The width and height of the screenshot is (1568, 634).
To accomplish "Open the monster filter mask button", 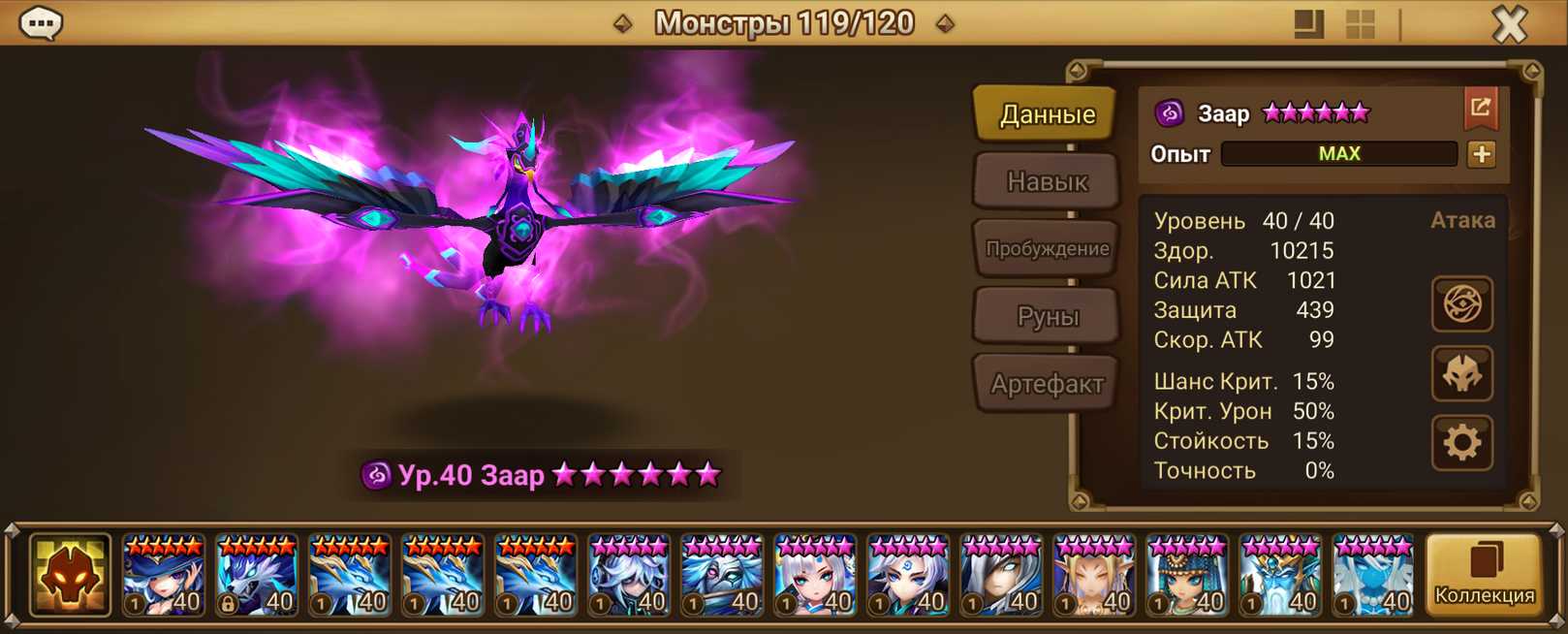I will (69, 576).
